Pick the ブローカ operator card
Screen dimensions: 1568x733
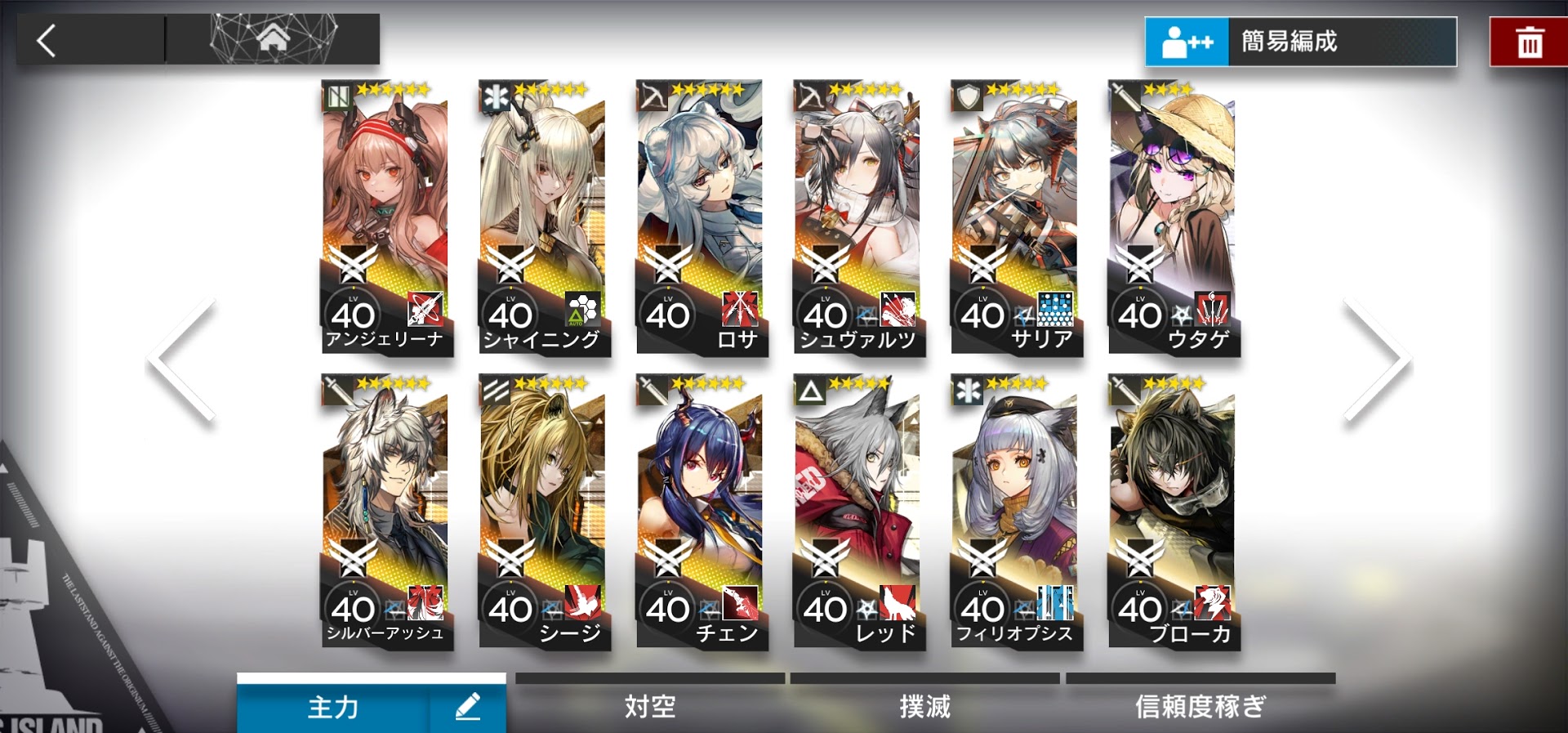point(1173,512)
